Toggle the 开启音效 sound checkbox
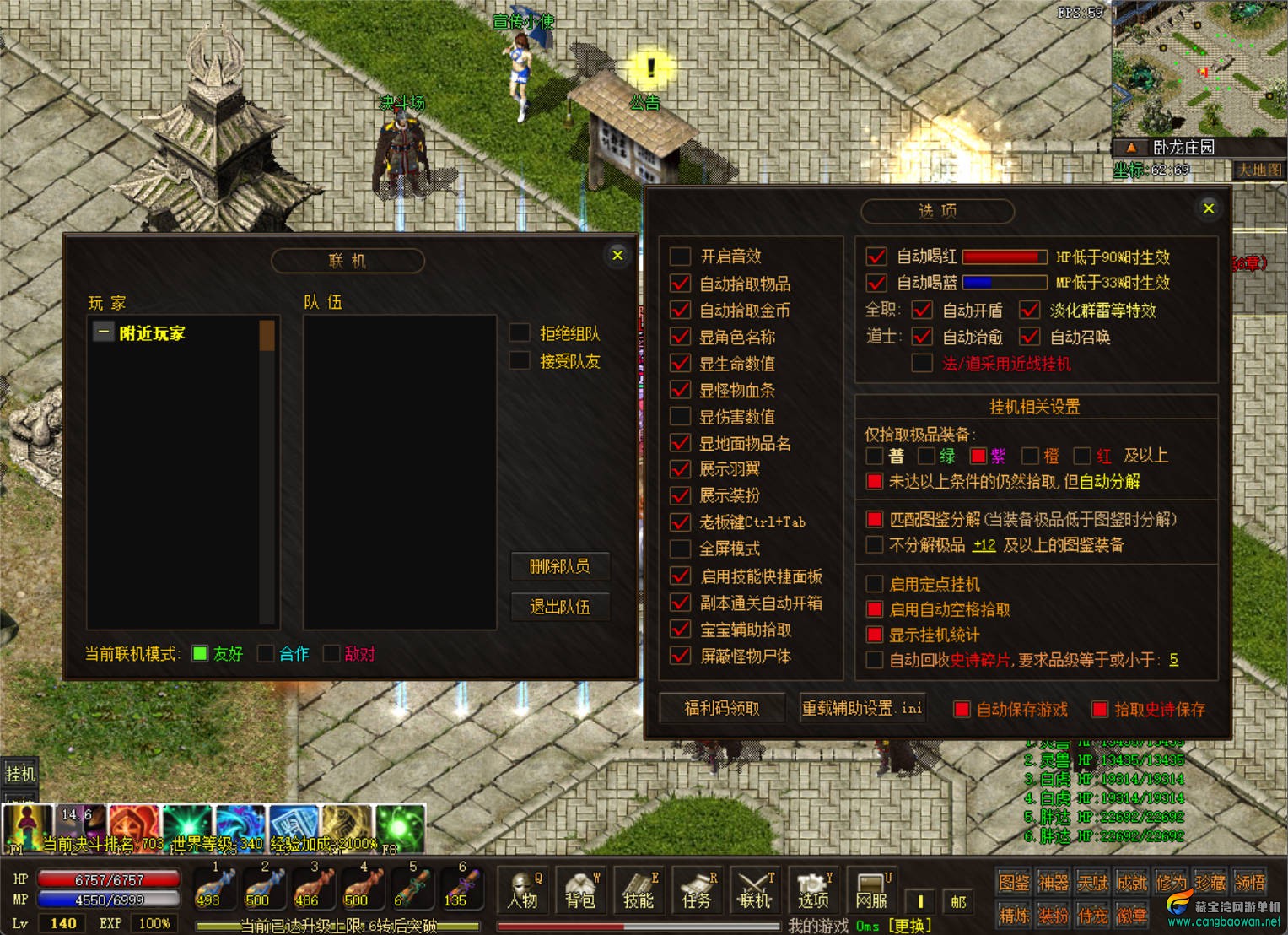1288x935 pixels. tap(681, 257)
